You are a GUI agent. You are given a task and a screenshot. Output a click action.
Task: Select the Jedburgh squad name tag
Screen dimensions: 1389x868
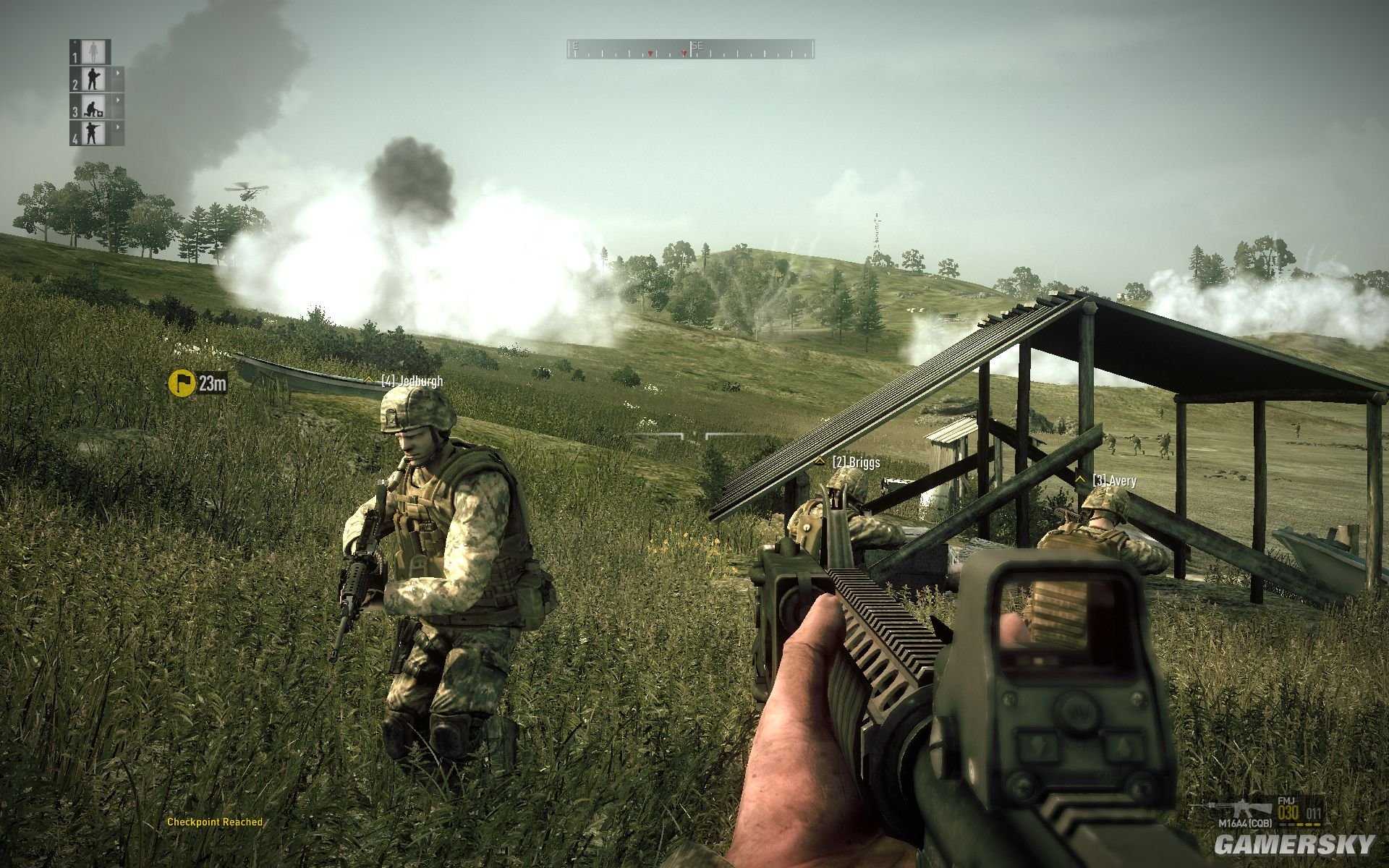(x=411, y=381)
